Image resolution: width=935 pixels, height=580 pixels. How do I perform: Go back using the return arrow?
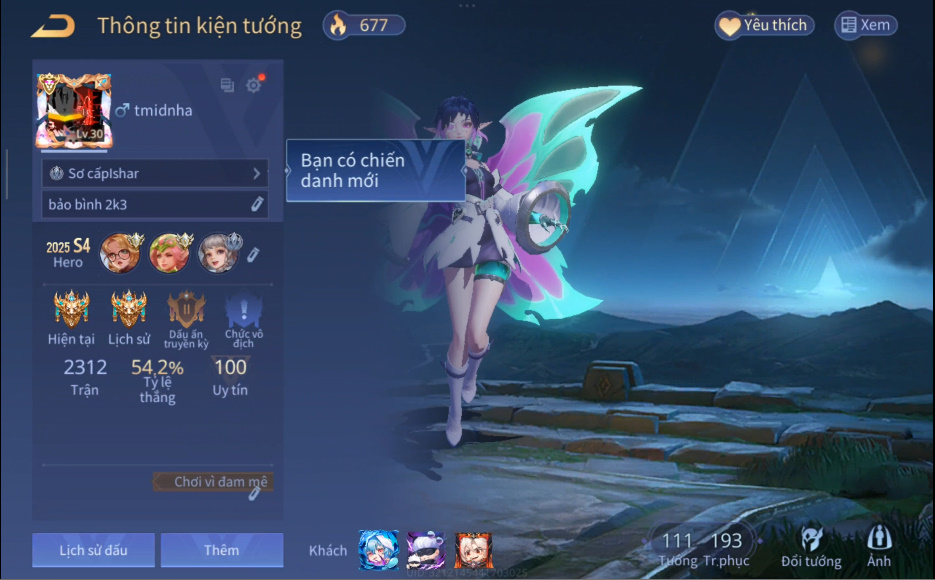pos(53,26)
